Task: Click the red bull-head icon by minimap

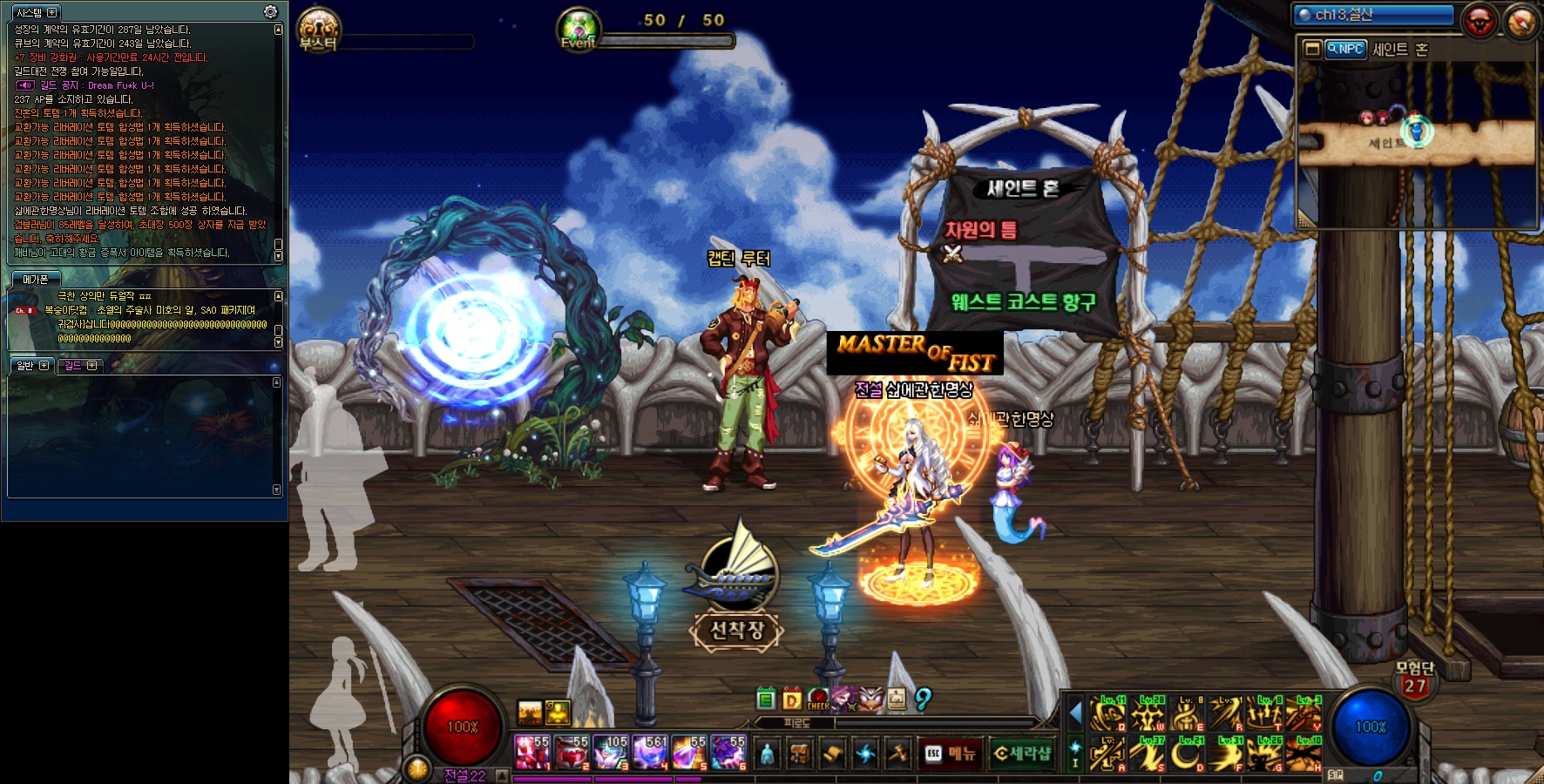Action: pyautogui.click(x=1479, y=21)
